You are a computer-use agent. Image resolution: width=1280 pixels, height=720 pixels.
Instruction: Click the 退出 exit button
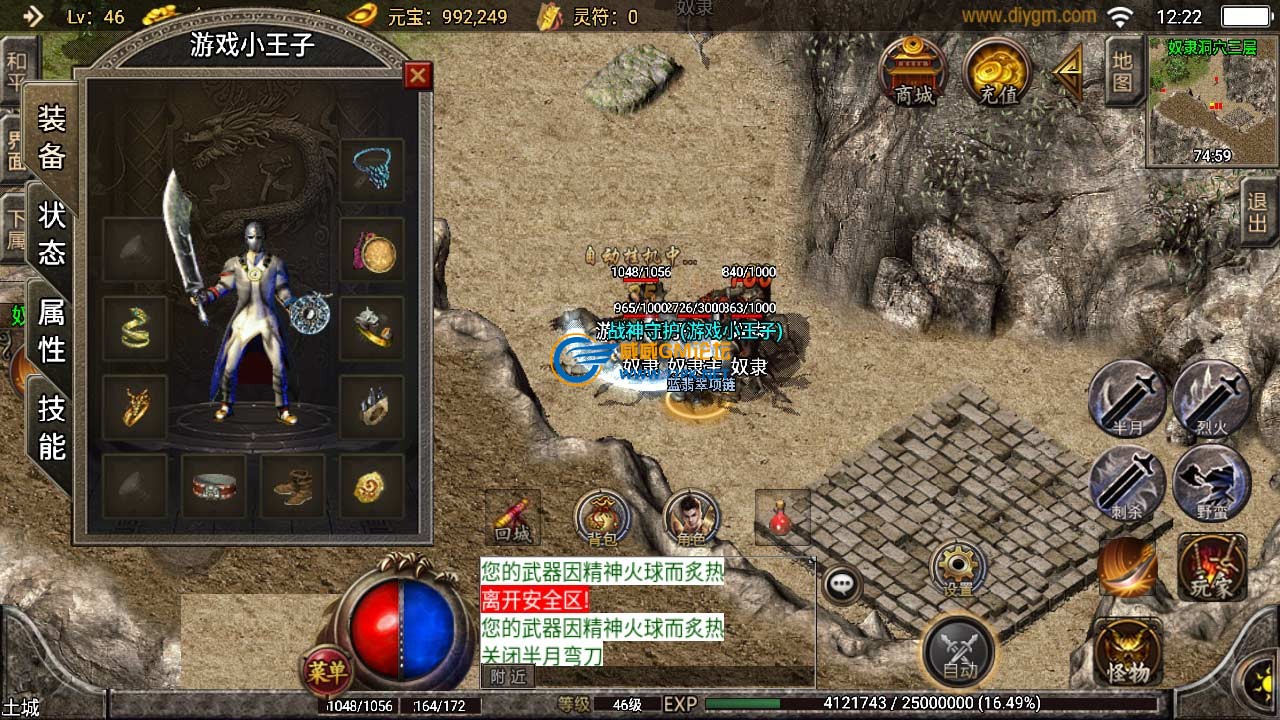pyautogui.click(x=1258, y=211)
